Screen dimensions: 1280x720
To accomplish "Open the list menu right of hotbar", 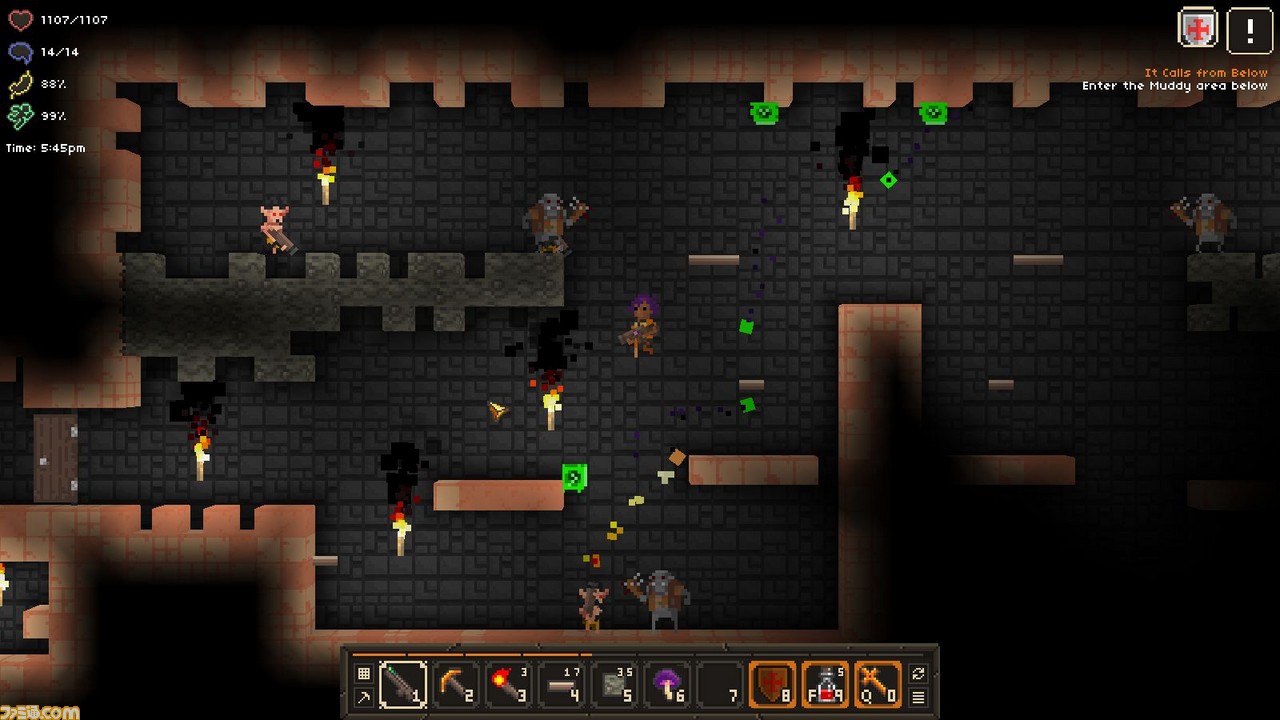I will tap(917, 698).
